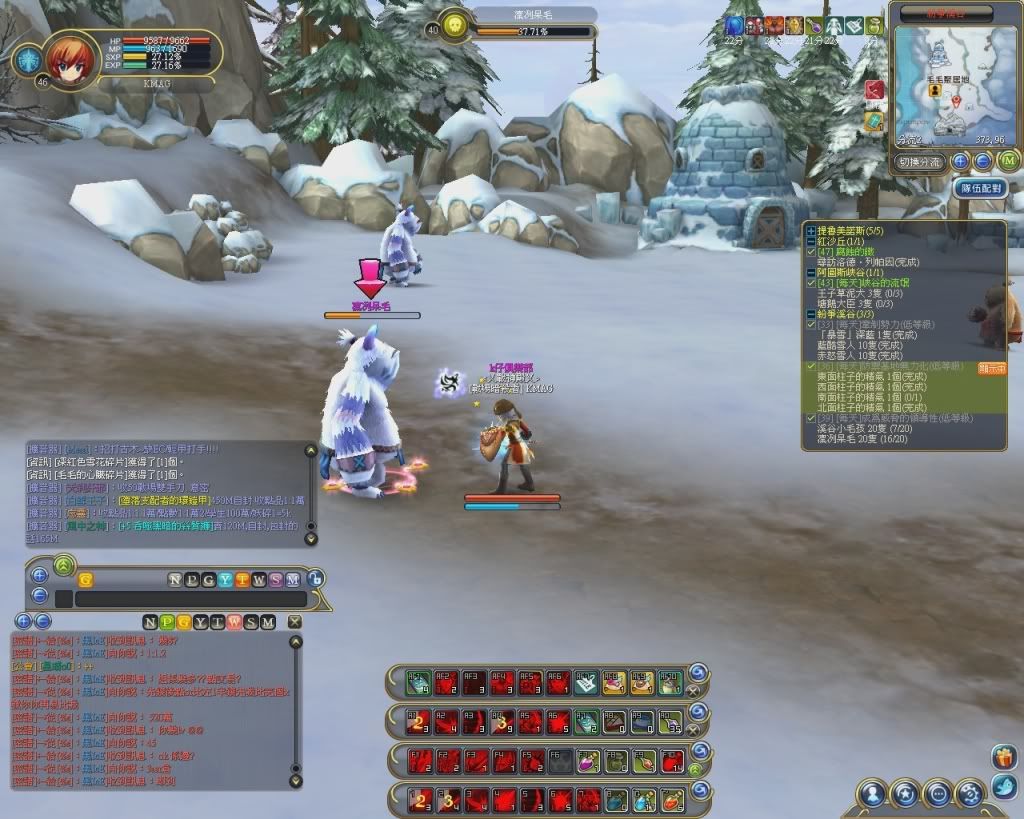Click the chat text input field
The width and height of the screenshot is (1024, 819).
[x=190, y=599]
